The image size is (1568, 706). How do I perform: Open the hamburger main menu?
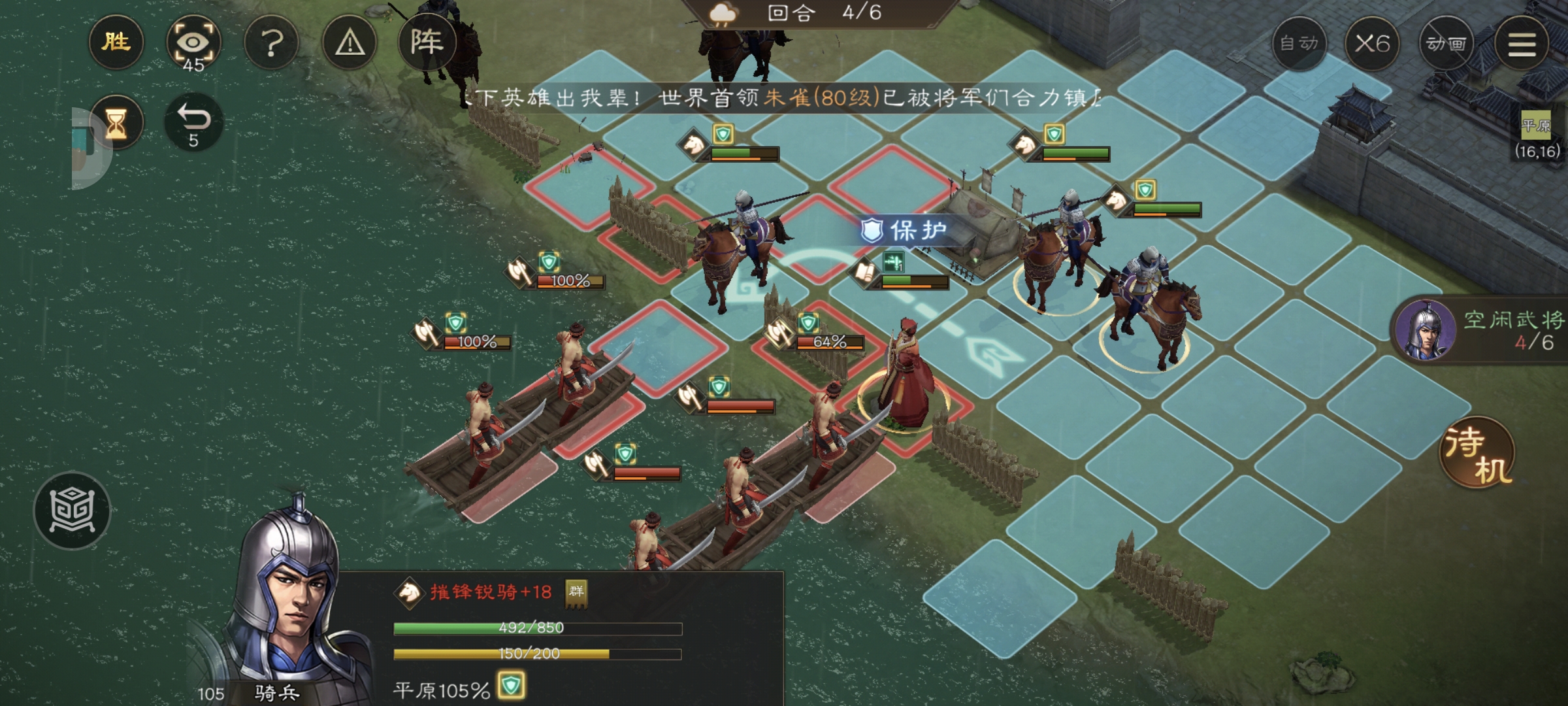tap(1521, 44)
